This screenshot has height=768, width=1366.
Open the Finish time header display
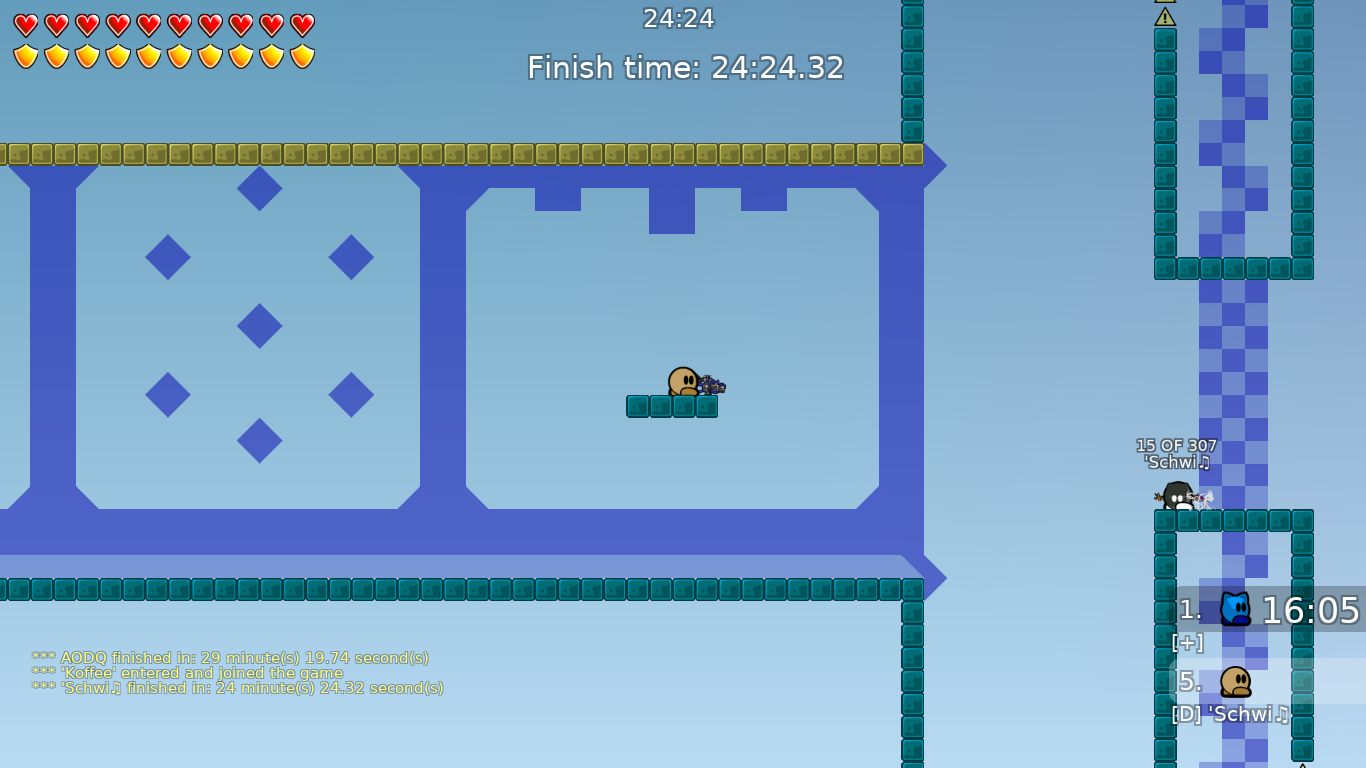(x=684, y=68)
